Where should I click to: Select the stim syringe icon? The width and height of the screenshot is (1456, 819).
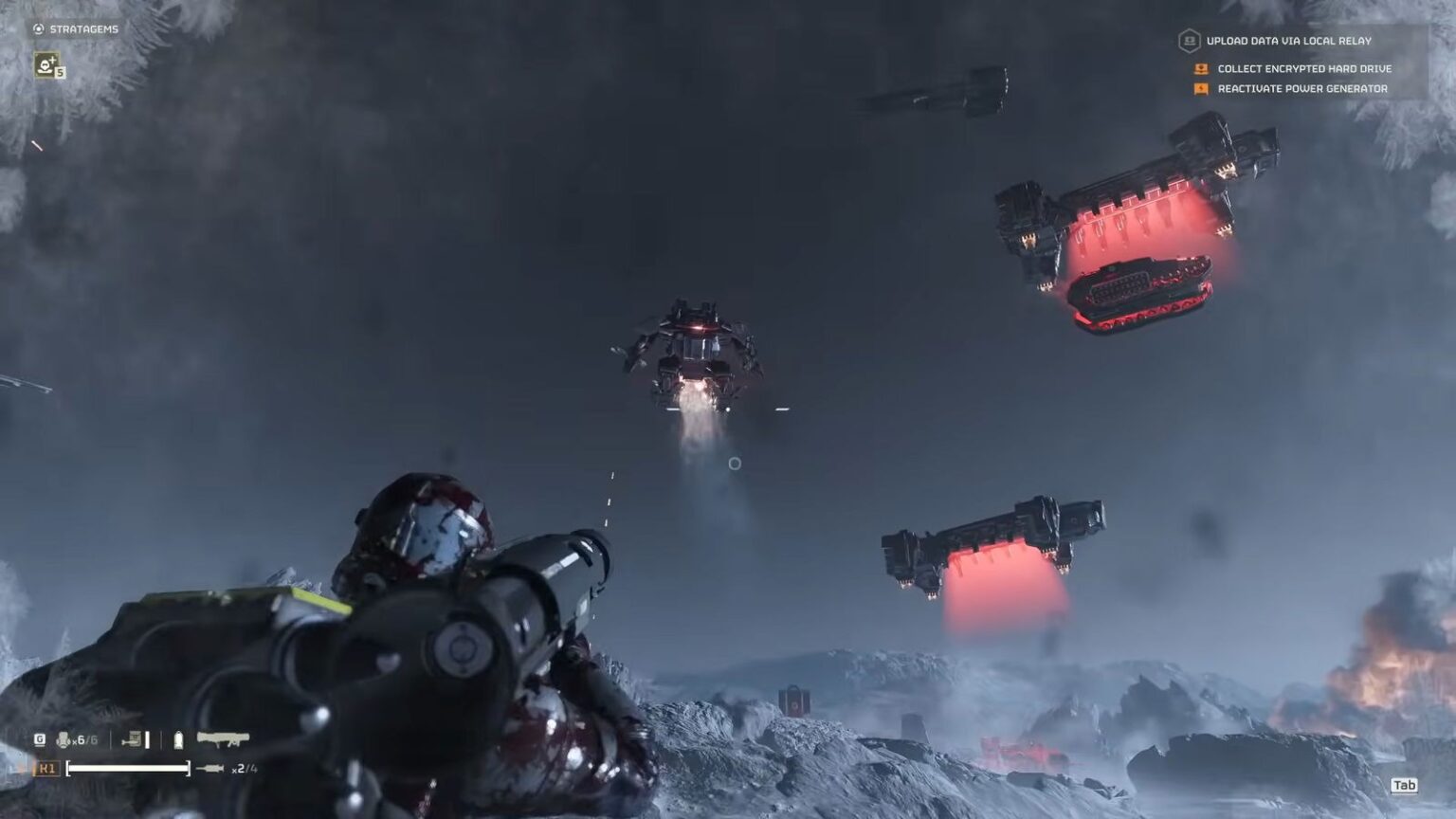(177, 738)
